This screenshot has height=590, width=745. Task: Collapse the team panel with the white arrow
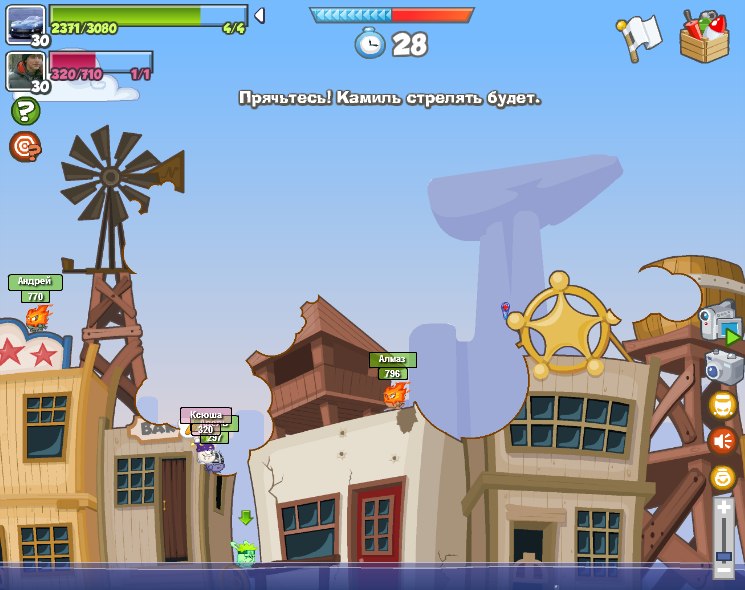pyautogui.click(x=259, y=15)
